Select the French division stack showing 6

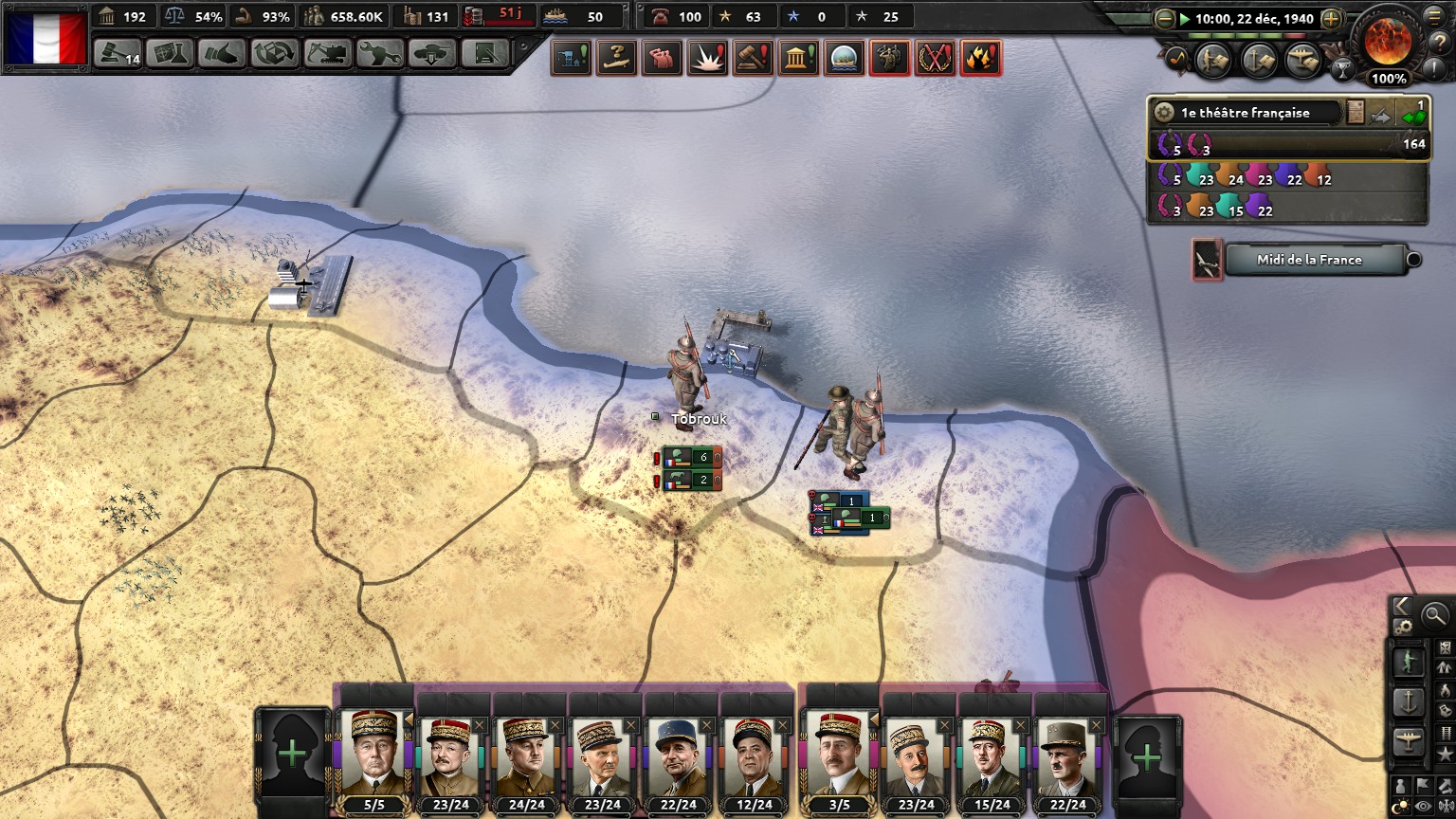pos(692,457)
